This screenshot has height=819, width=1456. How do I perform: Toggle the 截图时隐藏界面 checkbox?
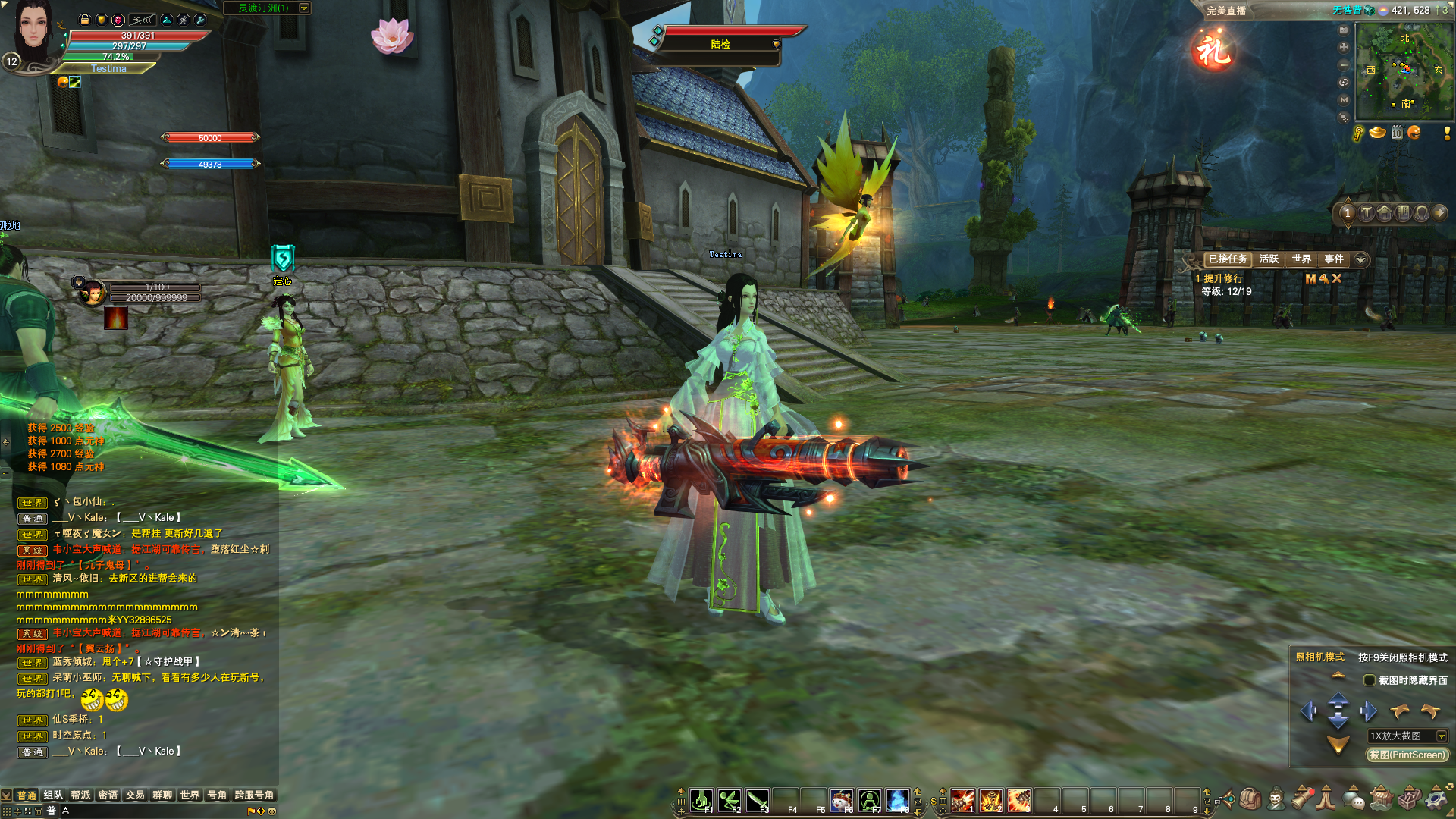(x=1370, y=680)
